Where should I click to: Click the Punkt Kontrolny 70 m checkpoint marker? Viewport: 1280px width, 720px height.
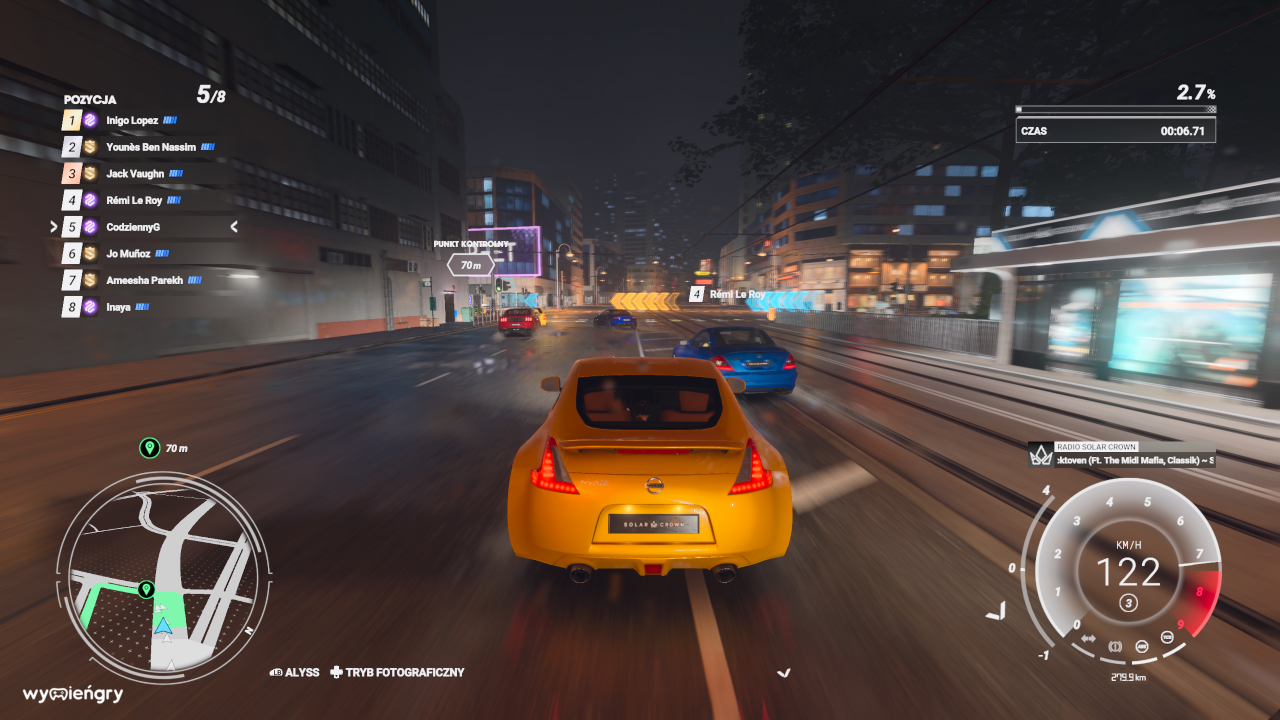pos(471,264)
